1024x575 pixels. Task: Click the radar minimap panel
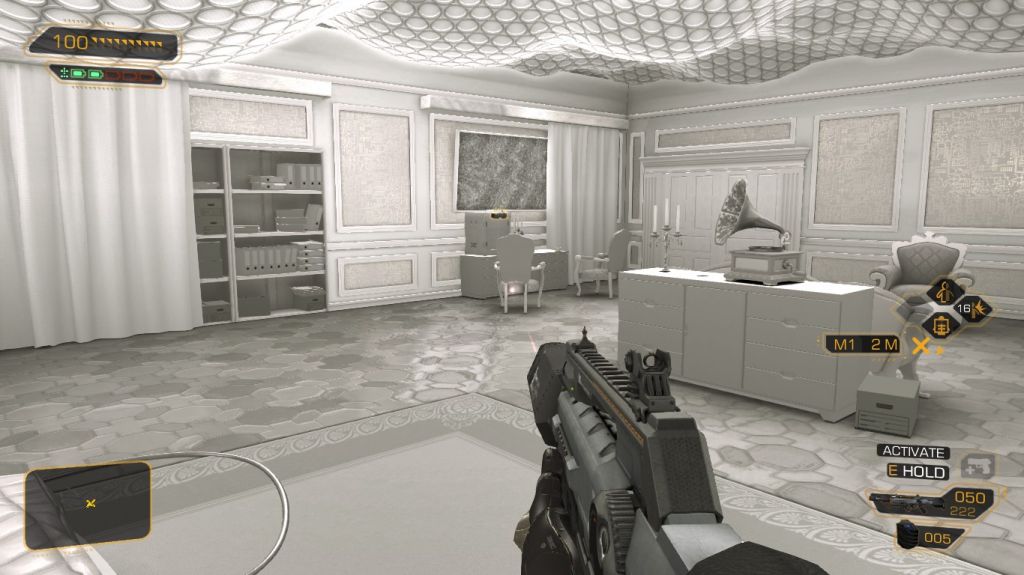(x=88, y=505)
